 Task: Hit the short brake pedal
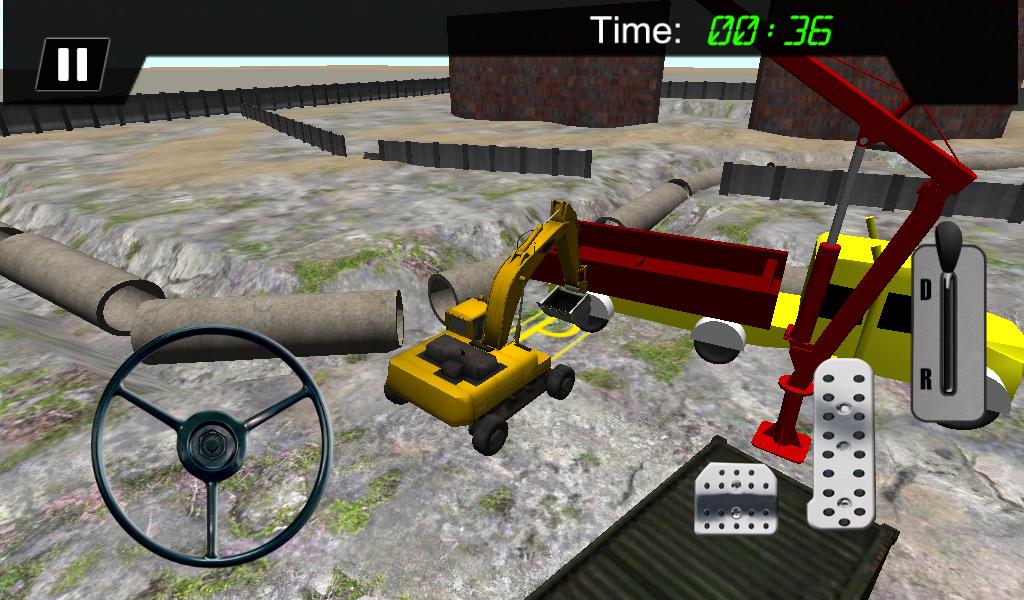(x=737, y=497)
